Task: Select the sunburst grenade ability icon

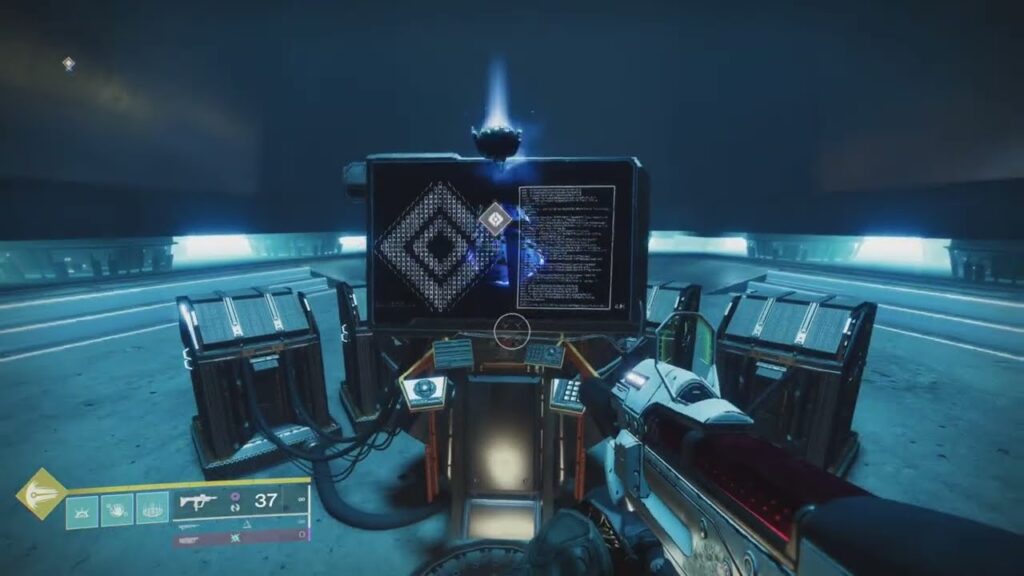Action: click(83, 510)
